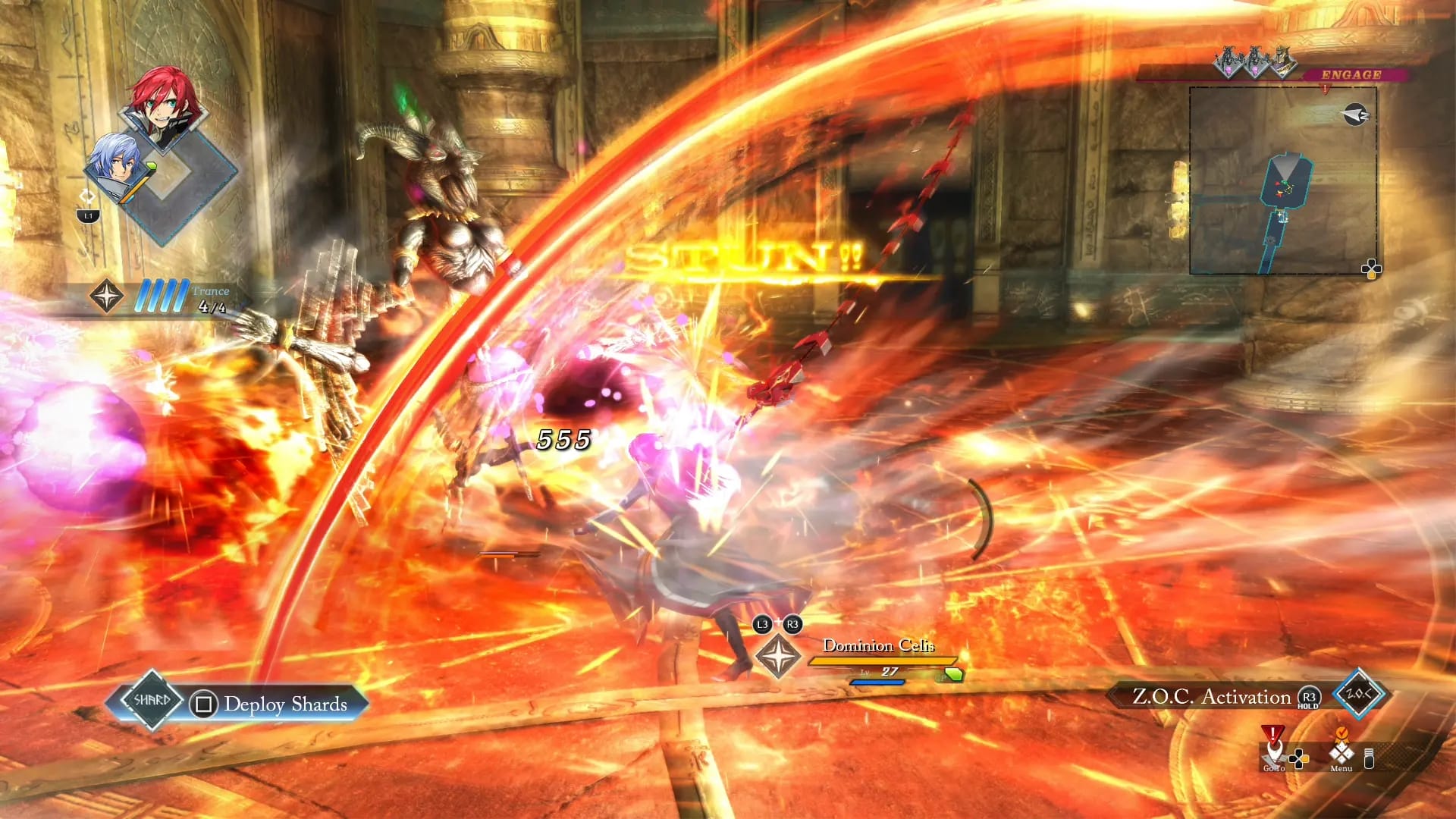
Task: Click the Trance gauge star emblem
Action: click(106, 296)
